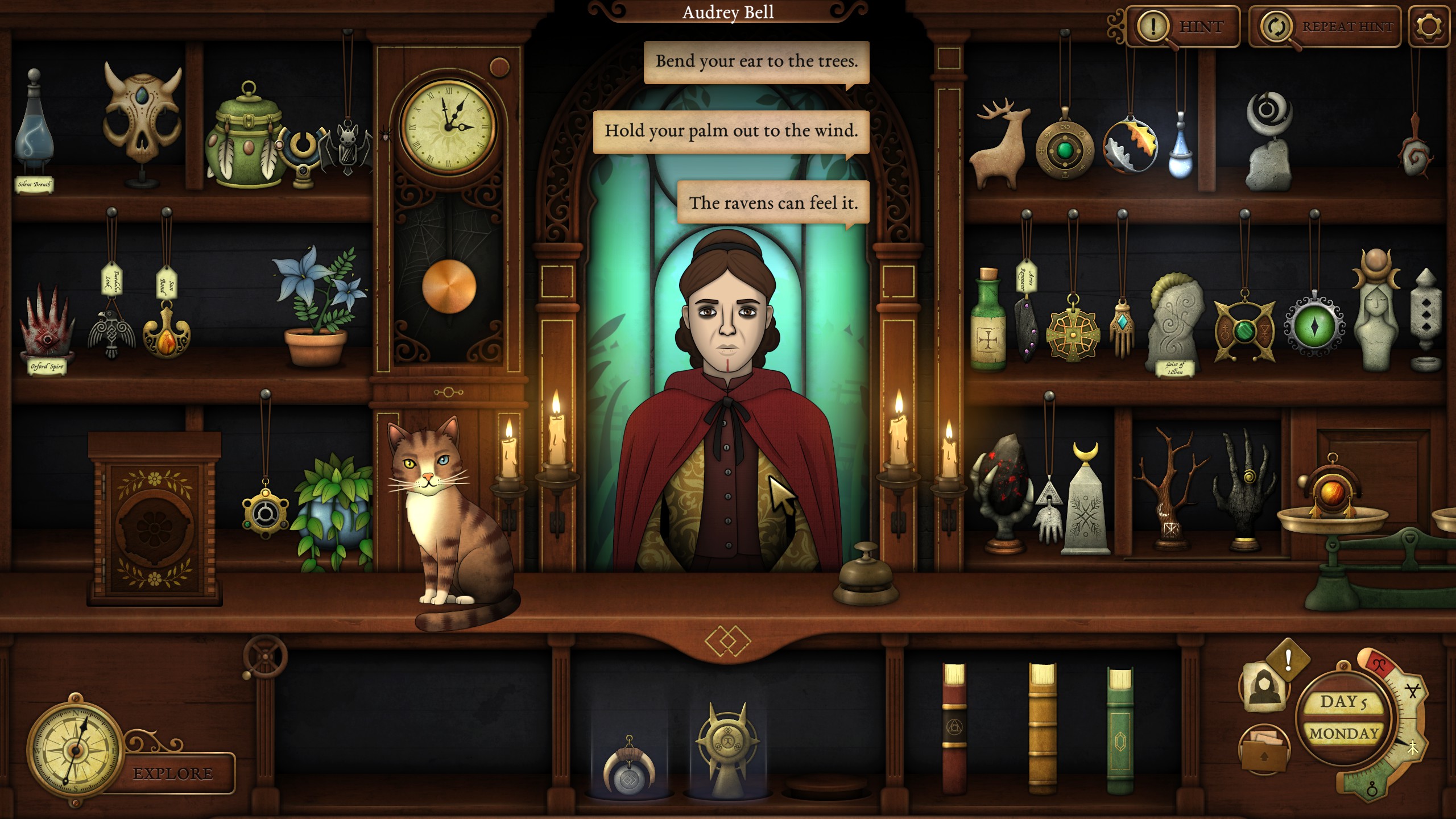Open the settings gear menu

coord(1429,26)
